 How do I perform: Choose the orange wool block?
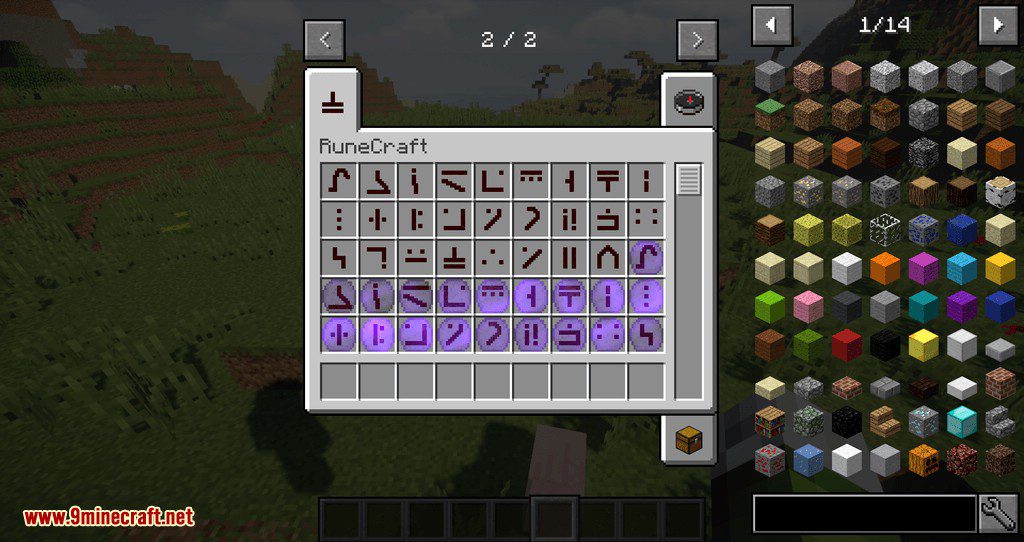(886, 267)
